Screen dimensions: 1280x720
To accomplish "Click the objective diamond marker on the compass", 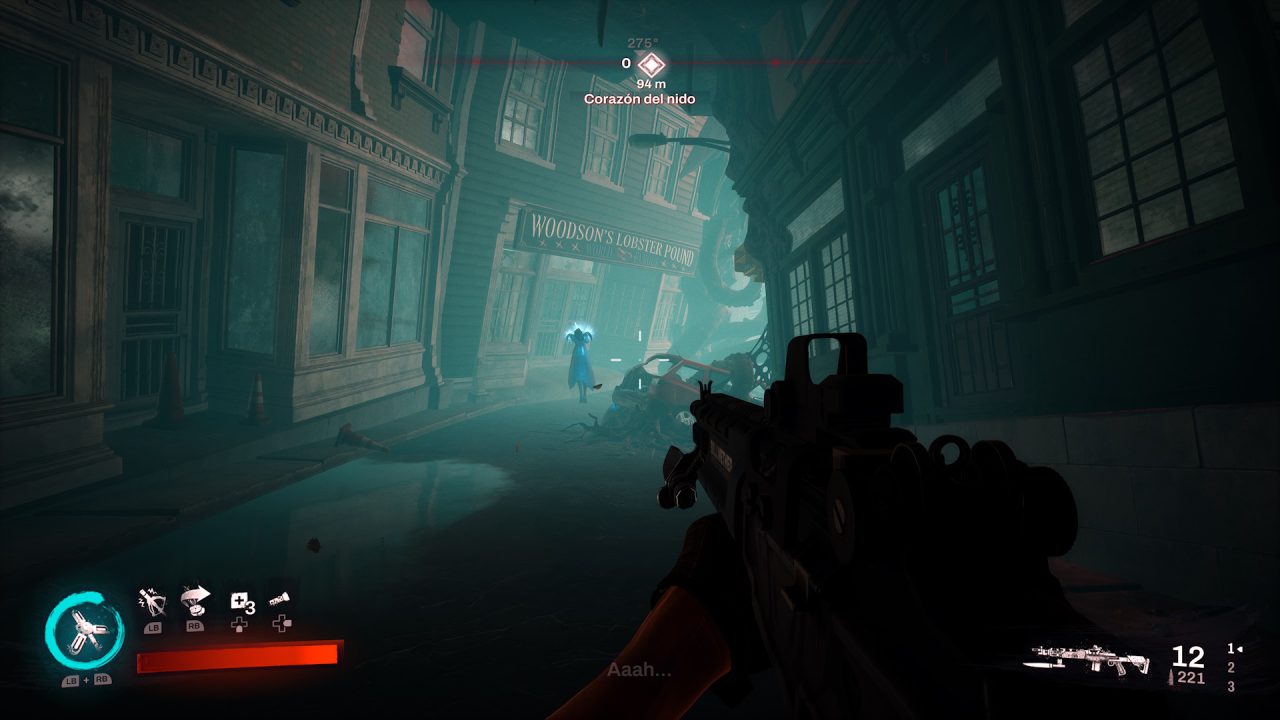I will [654, 66].
